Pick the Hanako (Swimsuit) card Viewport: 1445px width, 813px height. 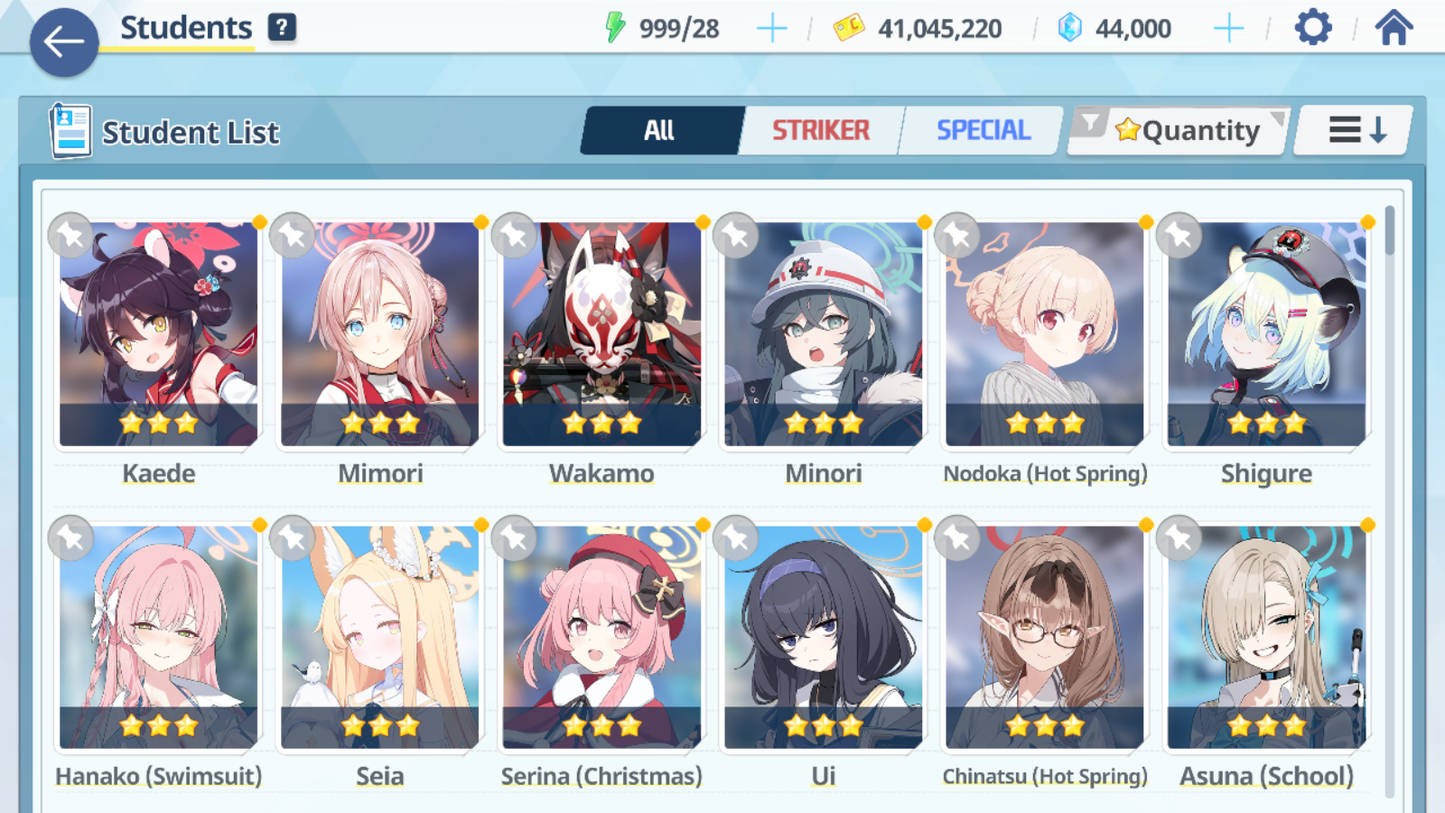[159, 638]
